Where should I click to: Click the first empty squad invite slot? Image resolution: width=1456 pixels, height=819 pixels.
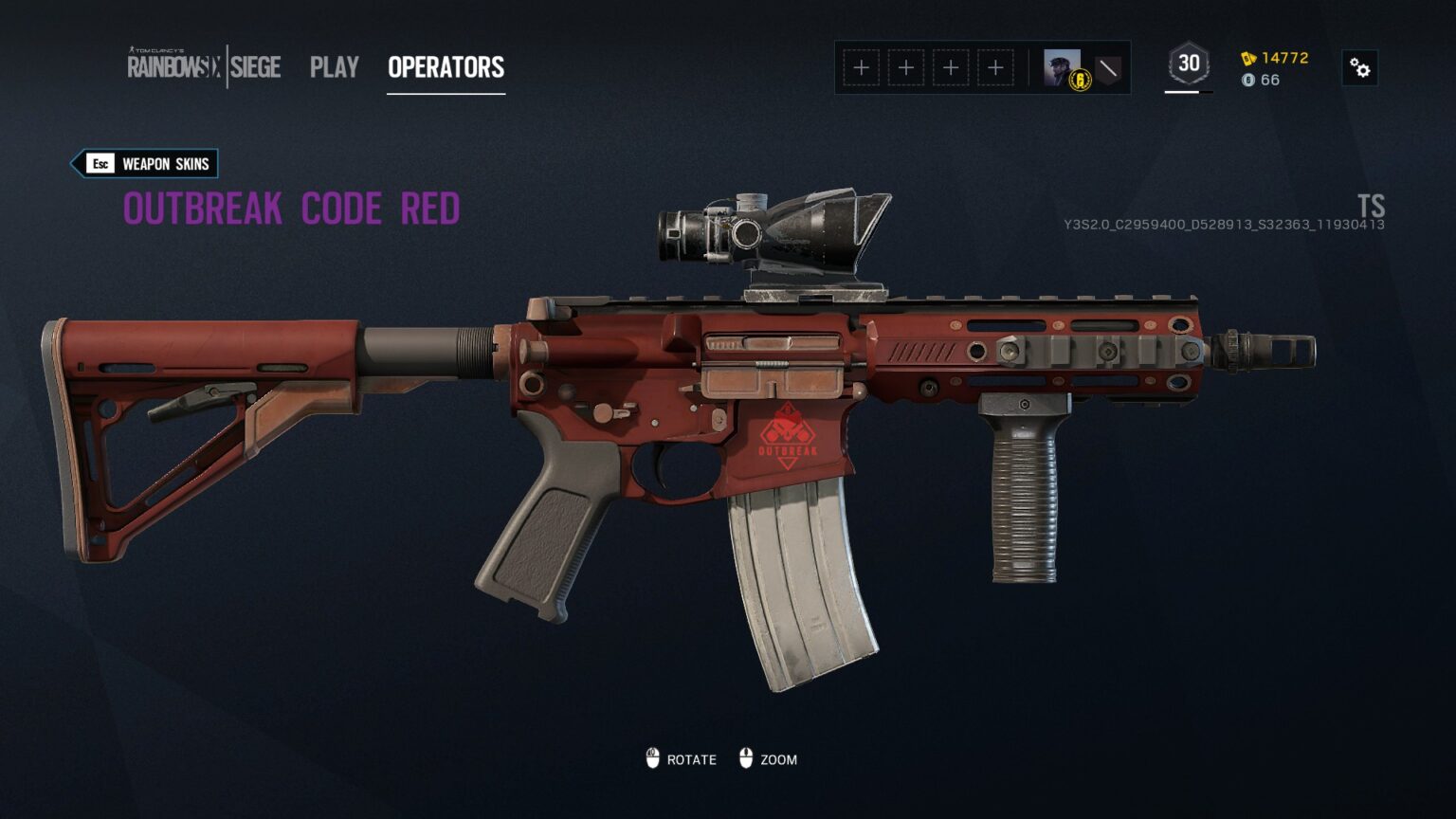click(x=861, y=67)
